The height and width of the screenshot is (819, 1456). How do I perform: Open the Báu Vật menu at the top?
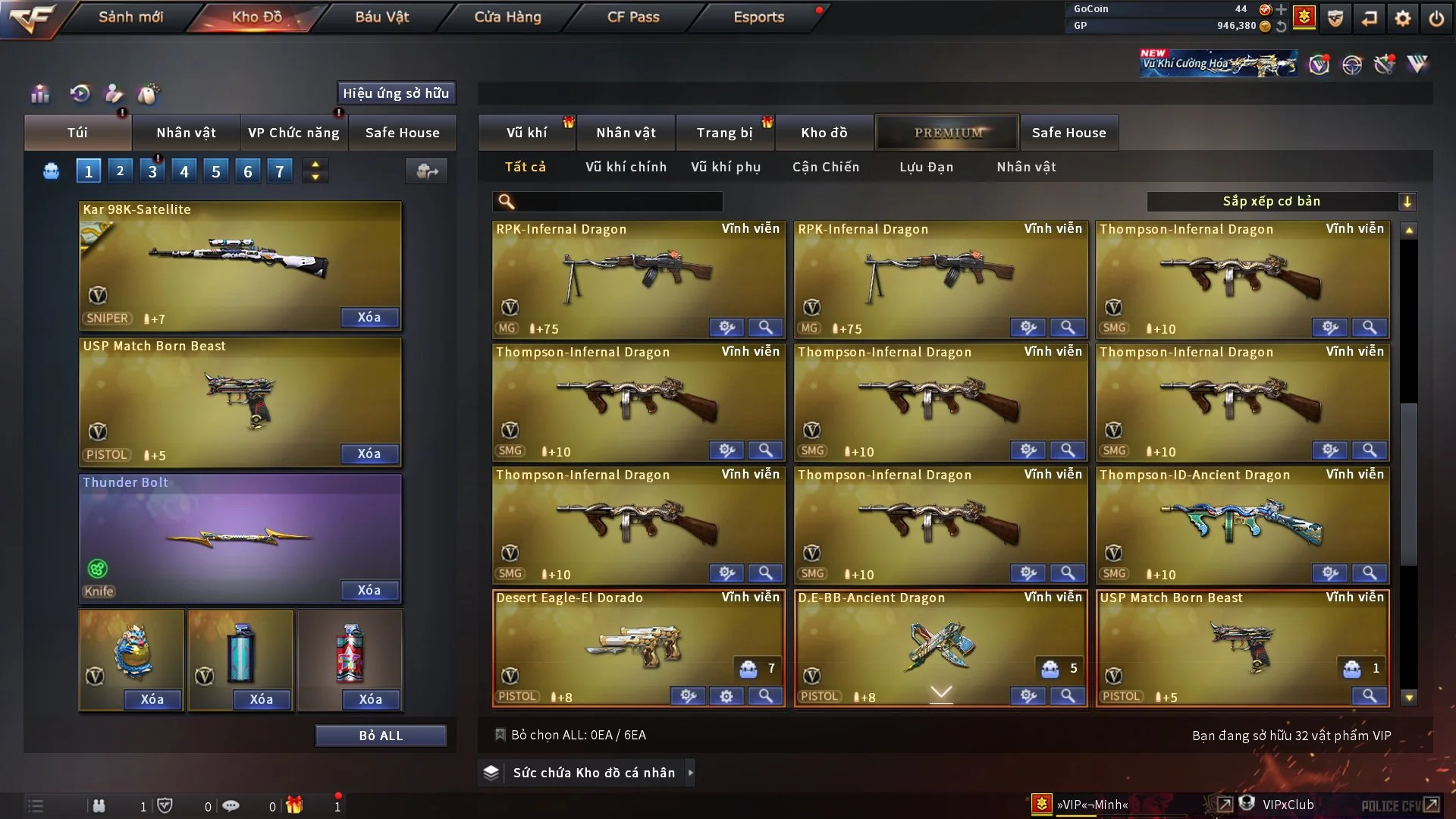380,16
